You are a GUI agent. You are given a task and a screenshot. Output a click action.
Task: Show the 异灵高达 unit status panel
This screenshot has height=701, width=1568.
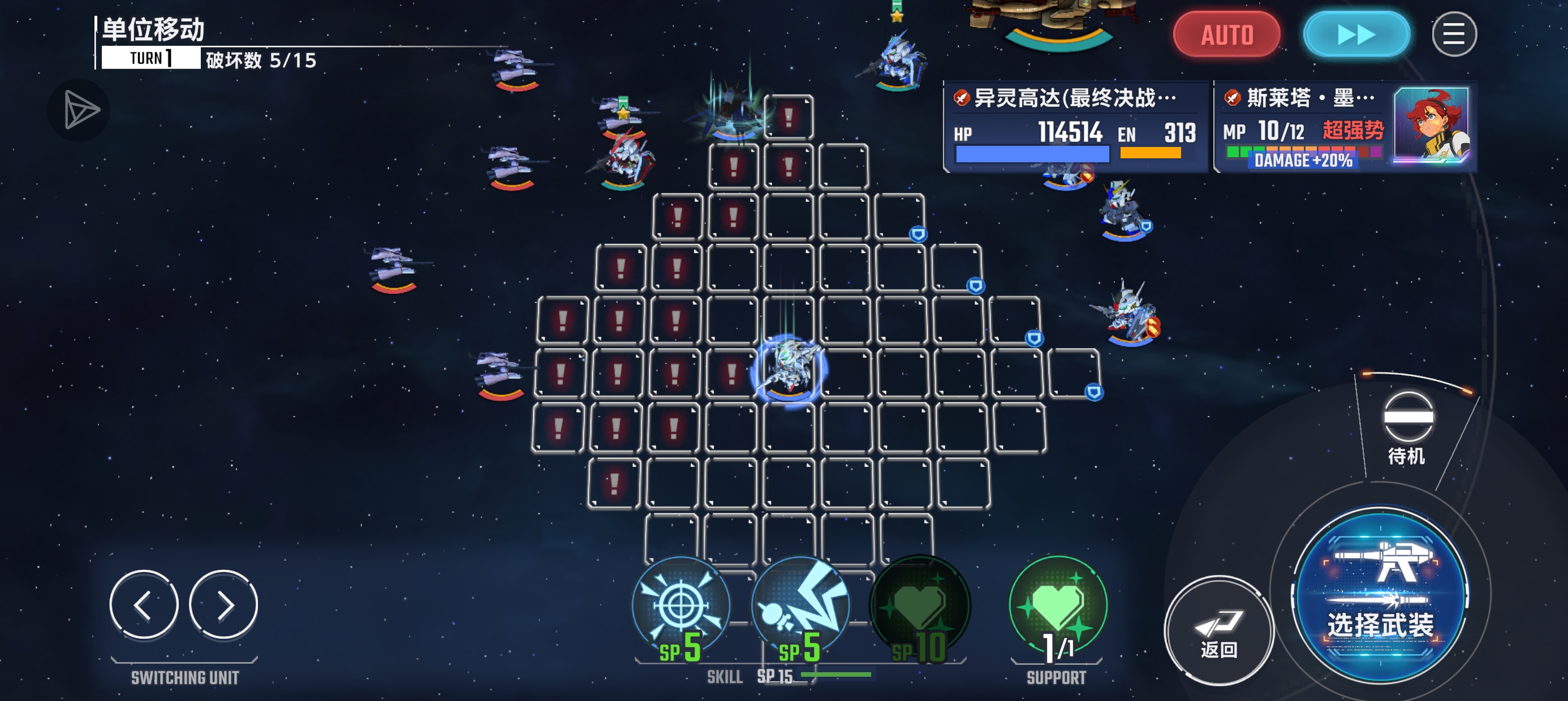[x=1074, y=127]
